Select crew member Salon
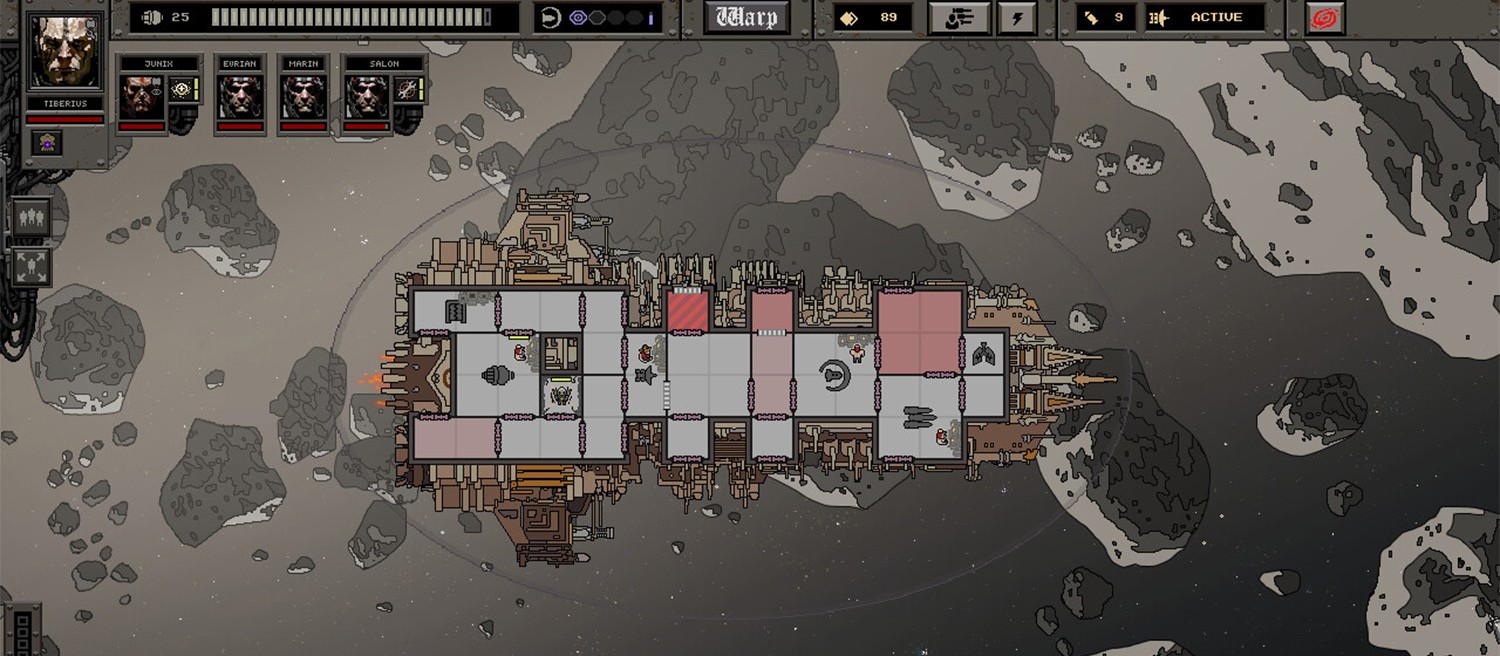This screenshot has height=656, width=1500. [367, 97]
